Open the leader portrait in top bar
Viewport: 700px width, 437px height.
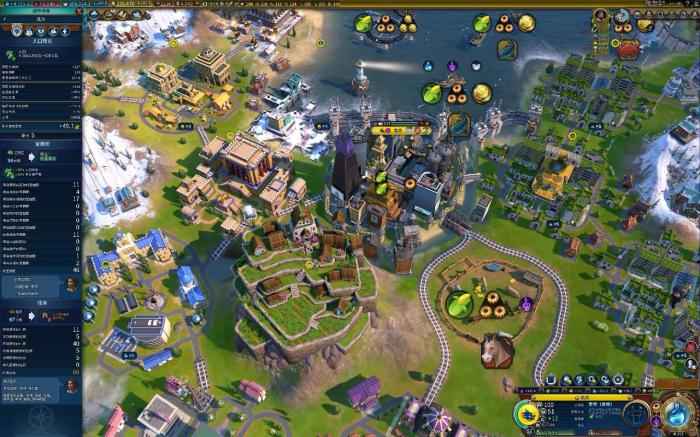click(601, 15)
